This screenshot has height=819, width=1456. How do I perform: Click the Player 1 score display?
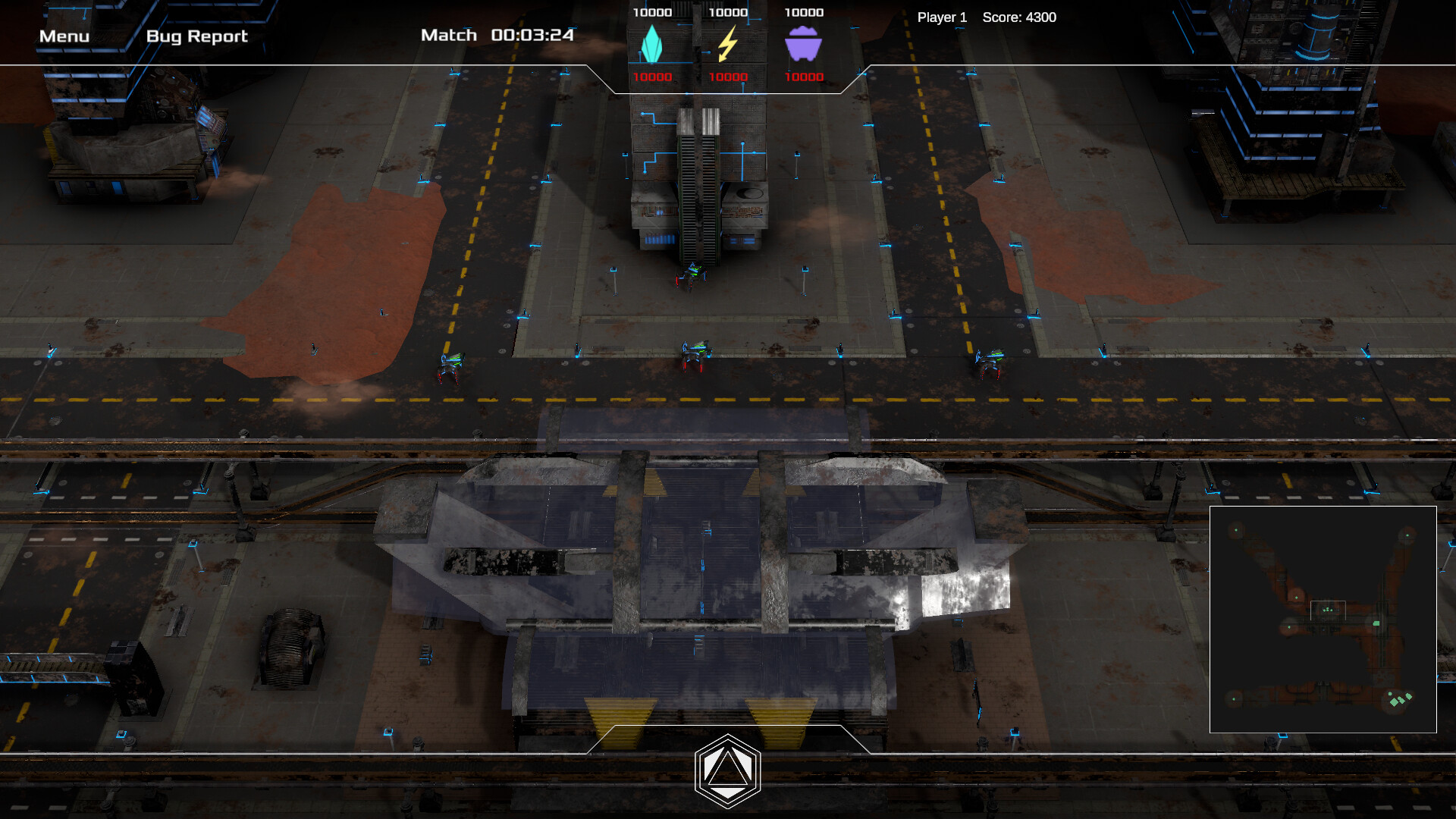(986, 17)
